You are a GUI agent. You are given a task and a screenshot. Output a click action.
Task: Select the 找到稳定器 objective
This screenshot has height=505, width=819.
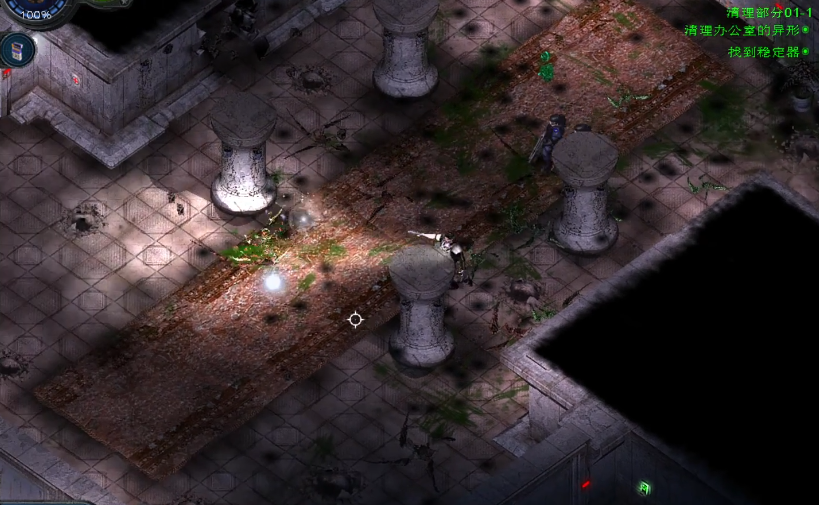766,51
